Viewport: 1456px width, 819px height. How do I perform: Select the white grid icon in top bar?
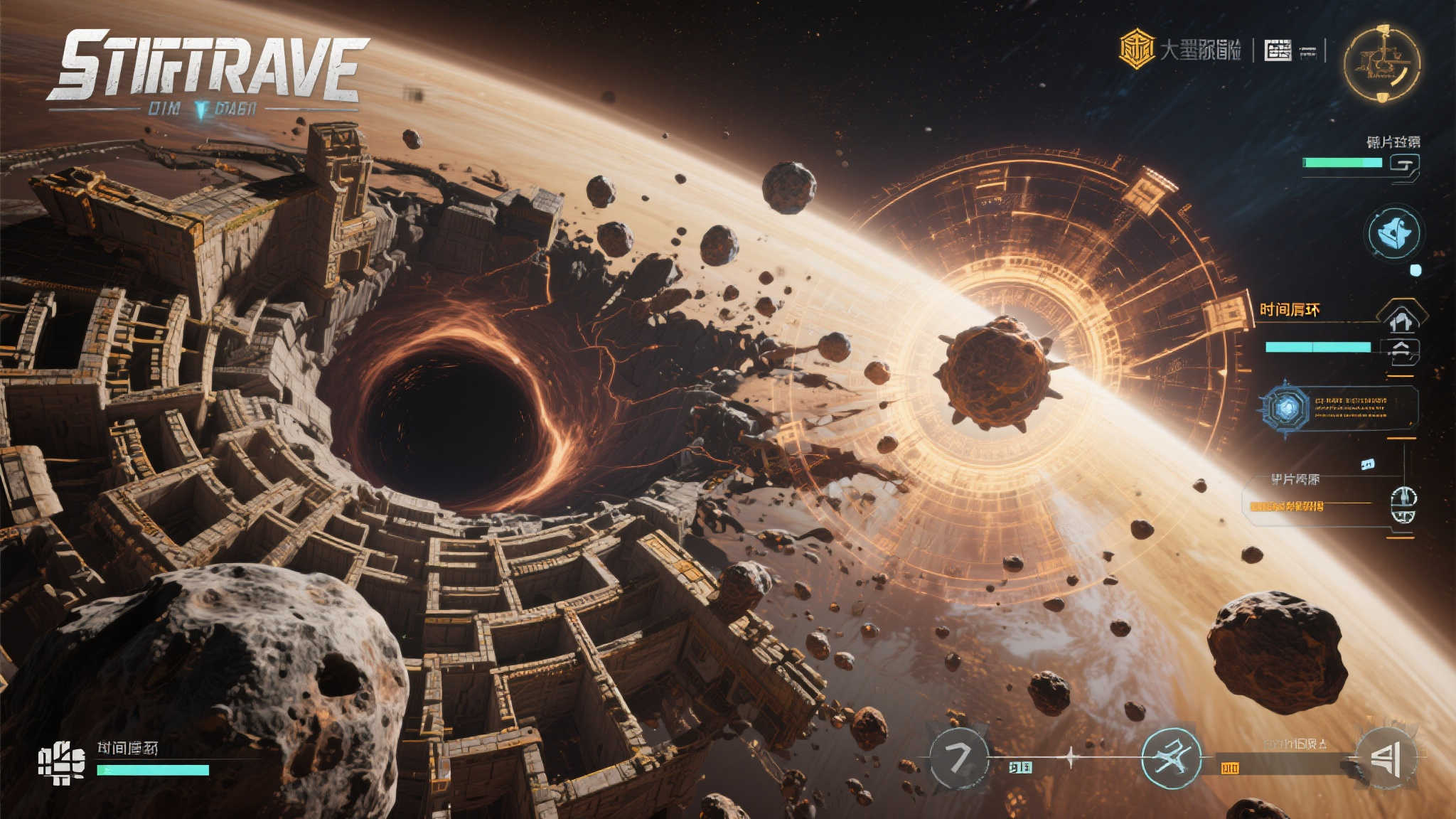(x=1278, y=50)
